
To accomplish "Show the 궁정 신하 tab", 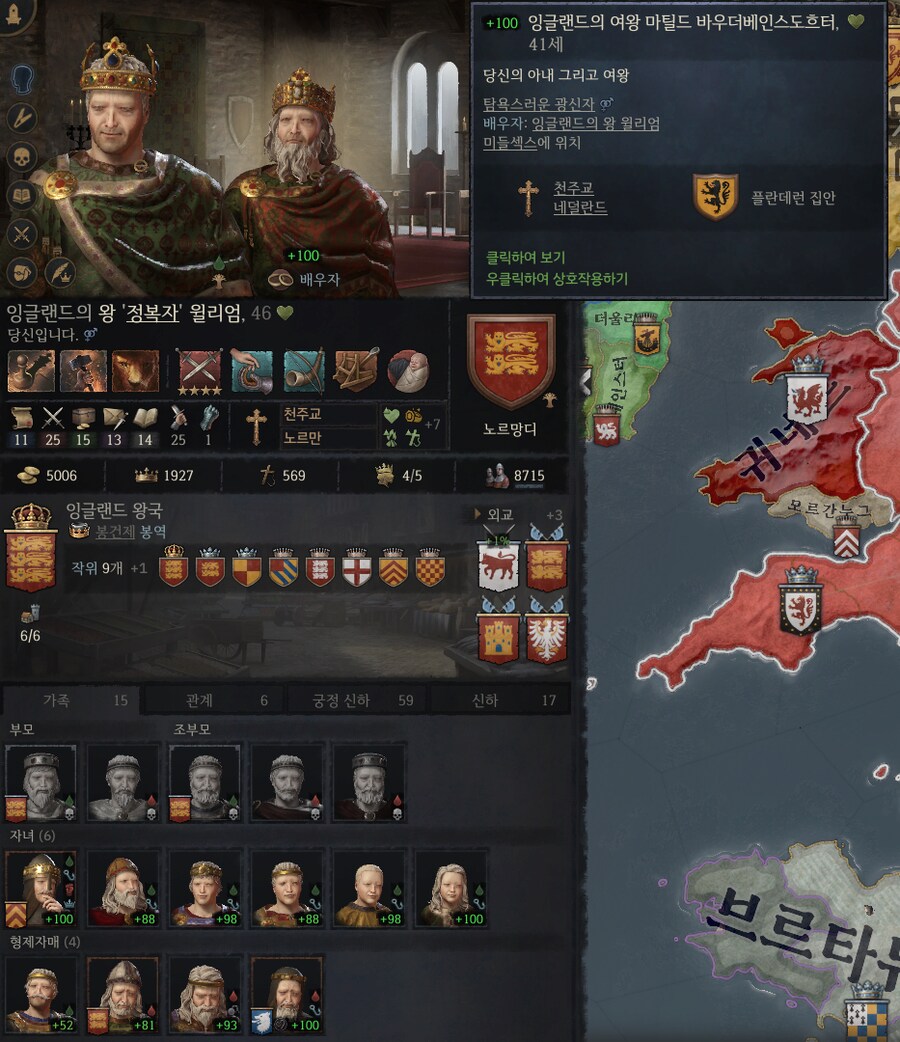I will (356, 701).
